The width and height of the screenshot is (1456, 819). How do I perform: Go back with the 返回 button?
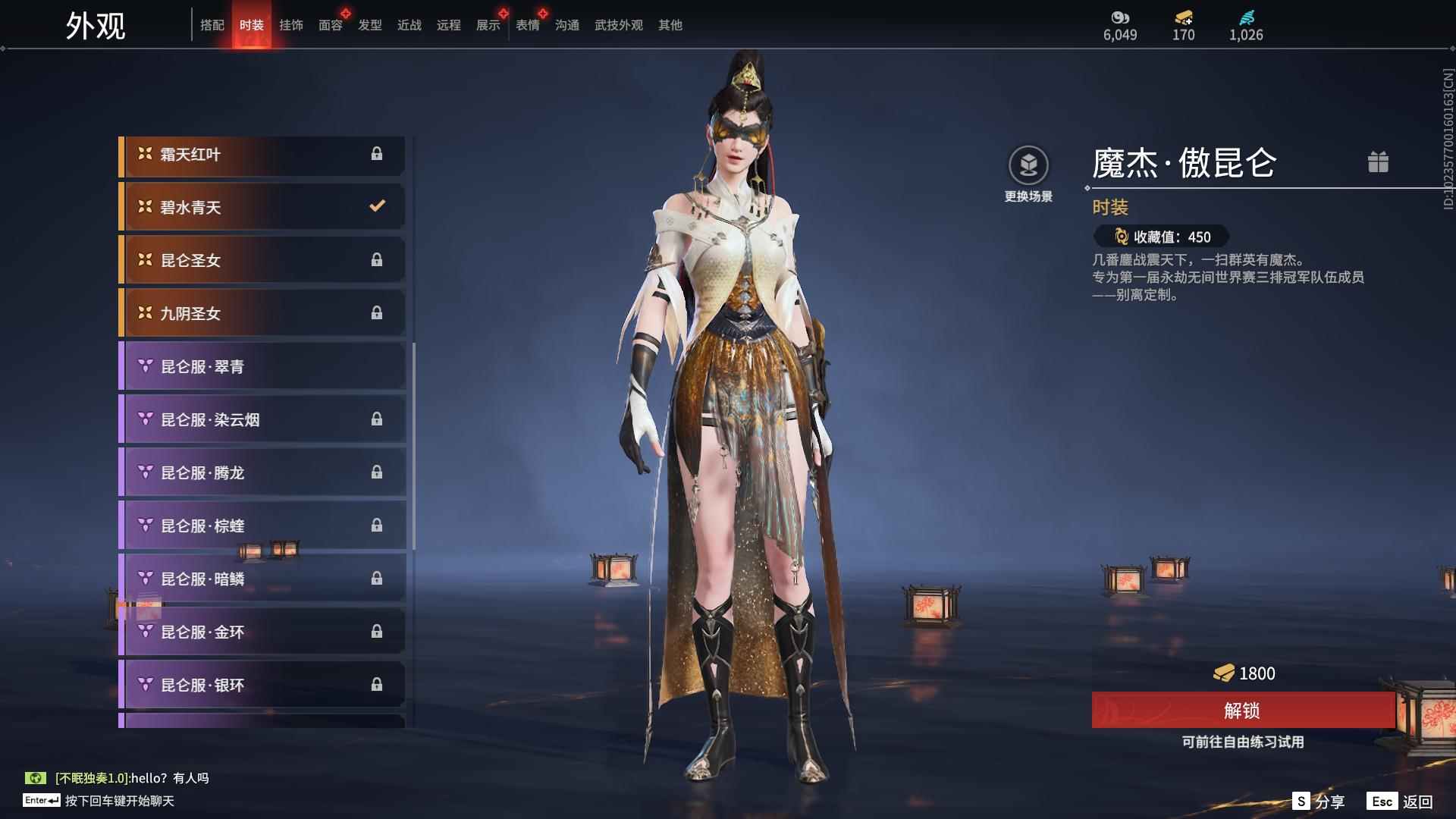pyautogui.click(x=1401, y=802)
